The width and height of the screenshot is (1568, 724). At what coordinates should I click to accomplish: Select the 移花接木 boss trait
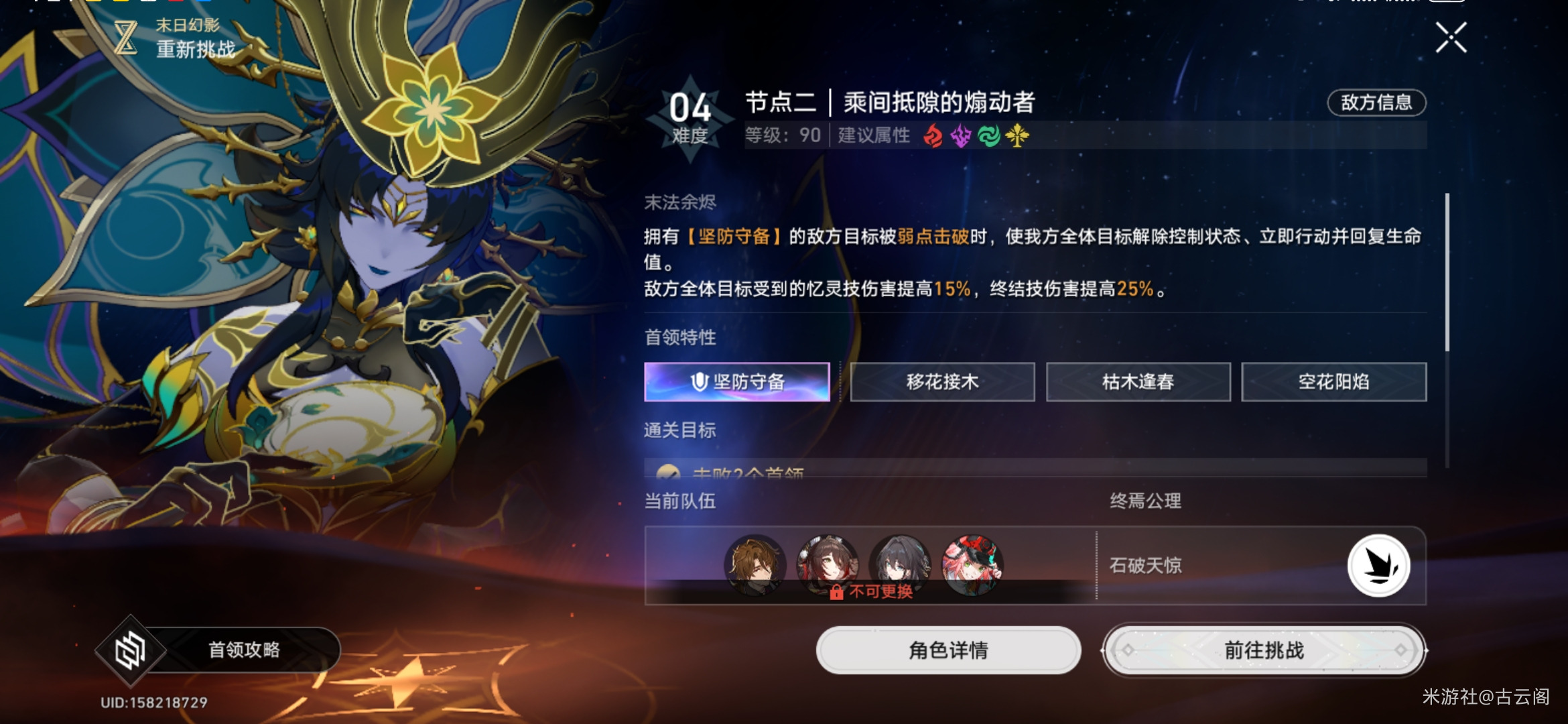click(941, 381)
